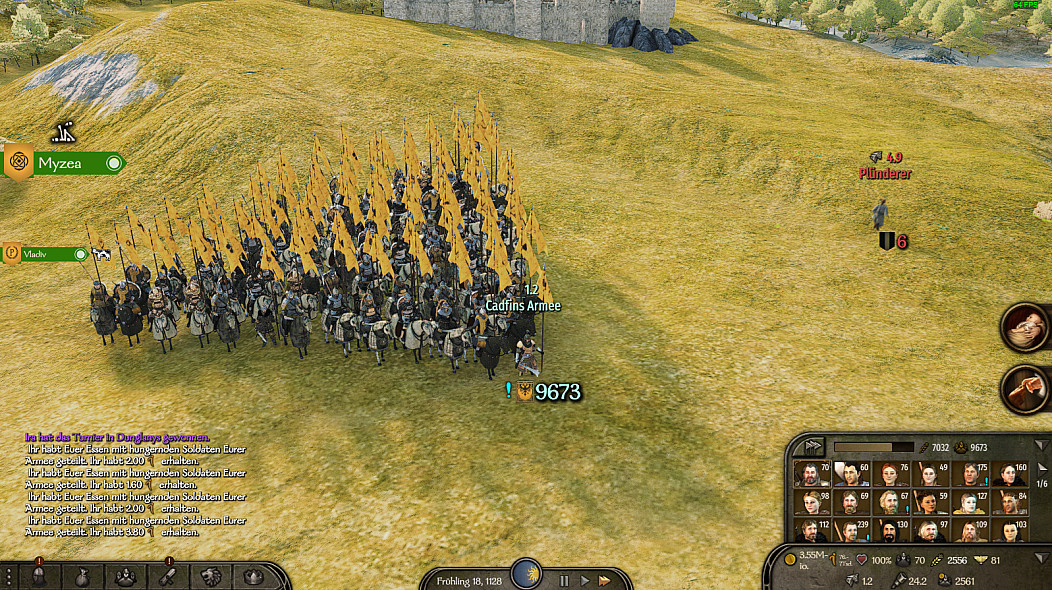Screen dimensions: 1052x590
Task: Resume time at normal speed
Action: click(584, 580)
